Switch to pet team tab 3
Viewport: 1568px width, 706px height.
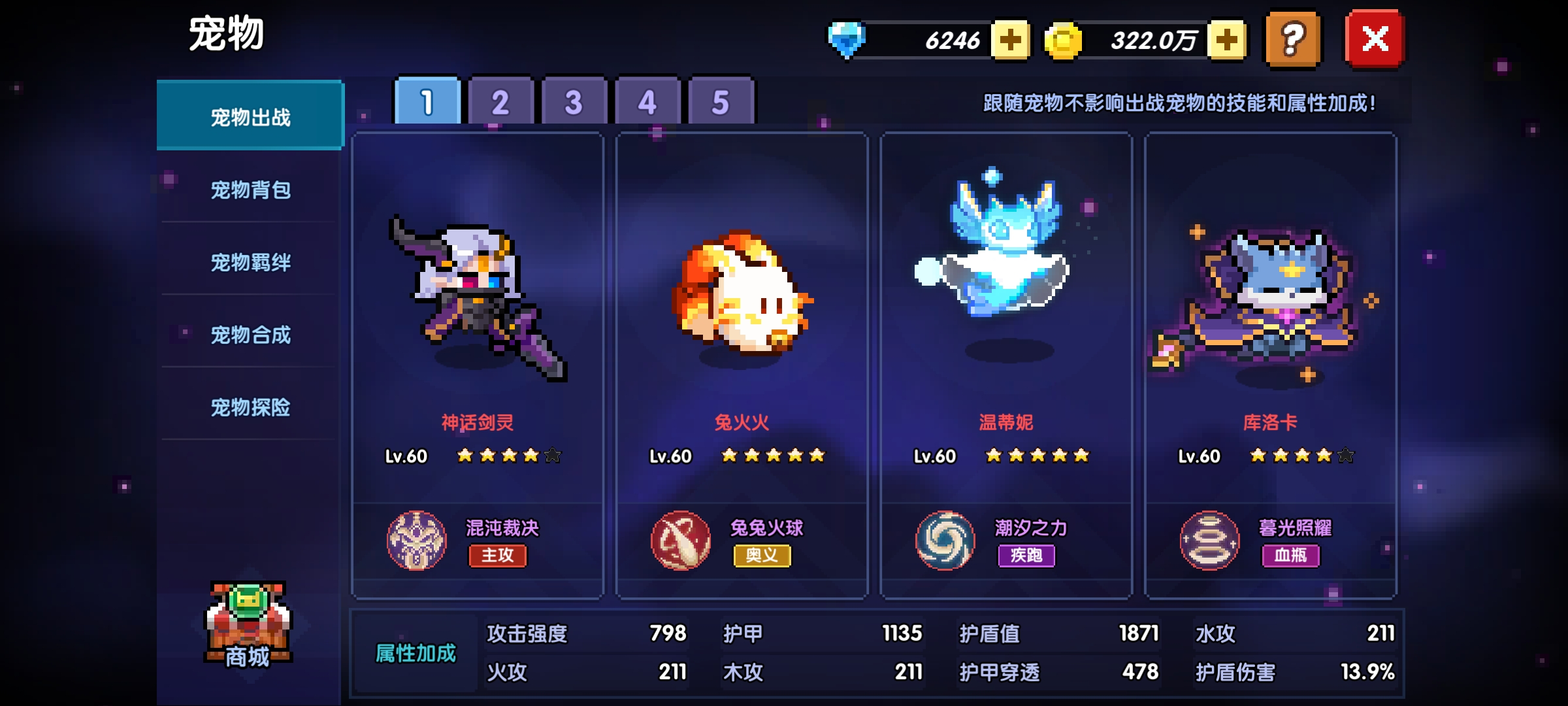click(x=574, y=102)
